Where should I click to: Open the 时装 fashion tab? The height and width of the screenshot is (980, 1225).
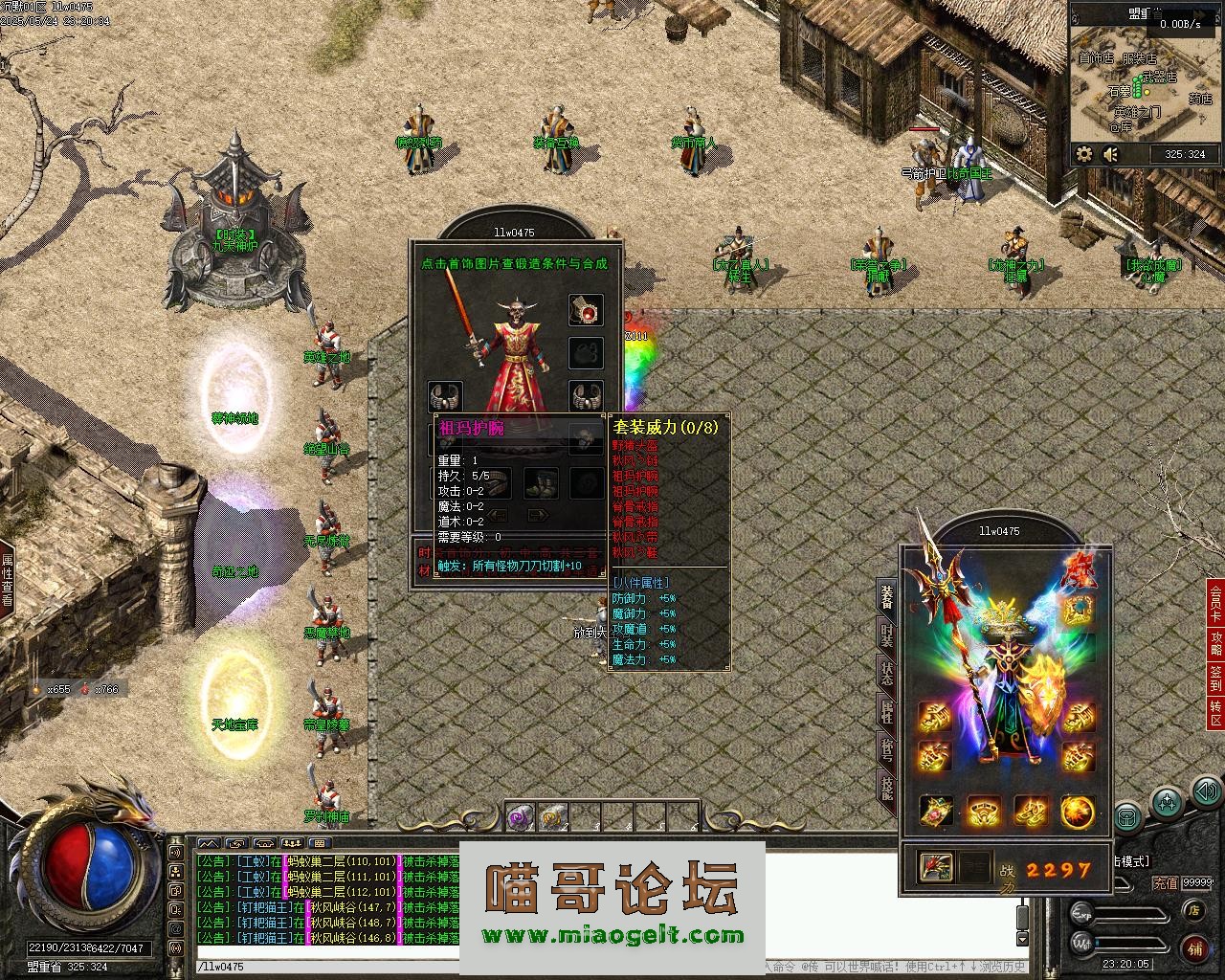[887, 635]
